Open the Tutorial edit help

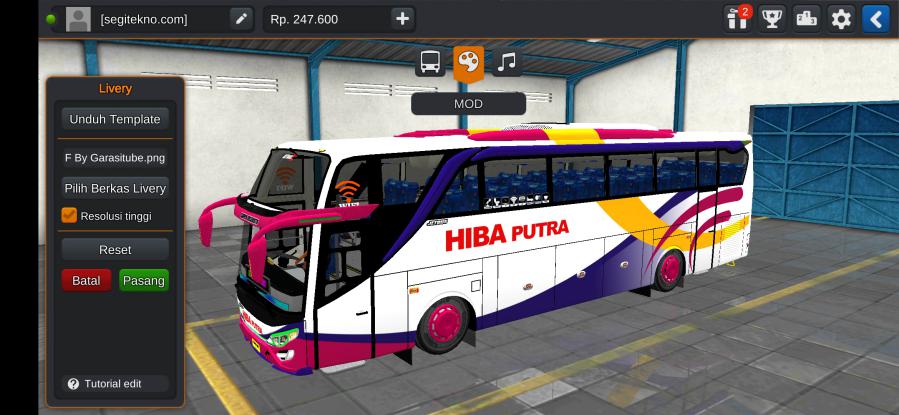click(x=104, y=384)
